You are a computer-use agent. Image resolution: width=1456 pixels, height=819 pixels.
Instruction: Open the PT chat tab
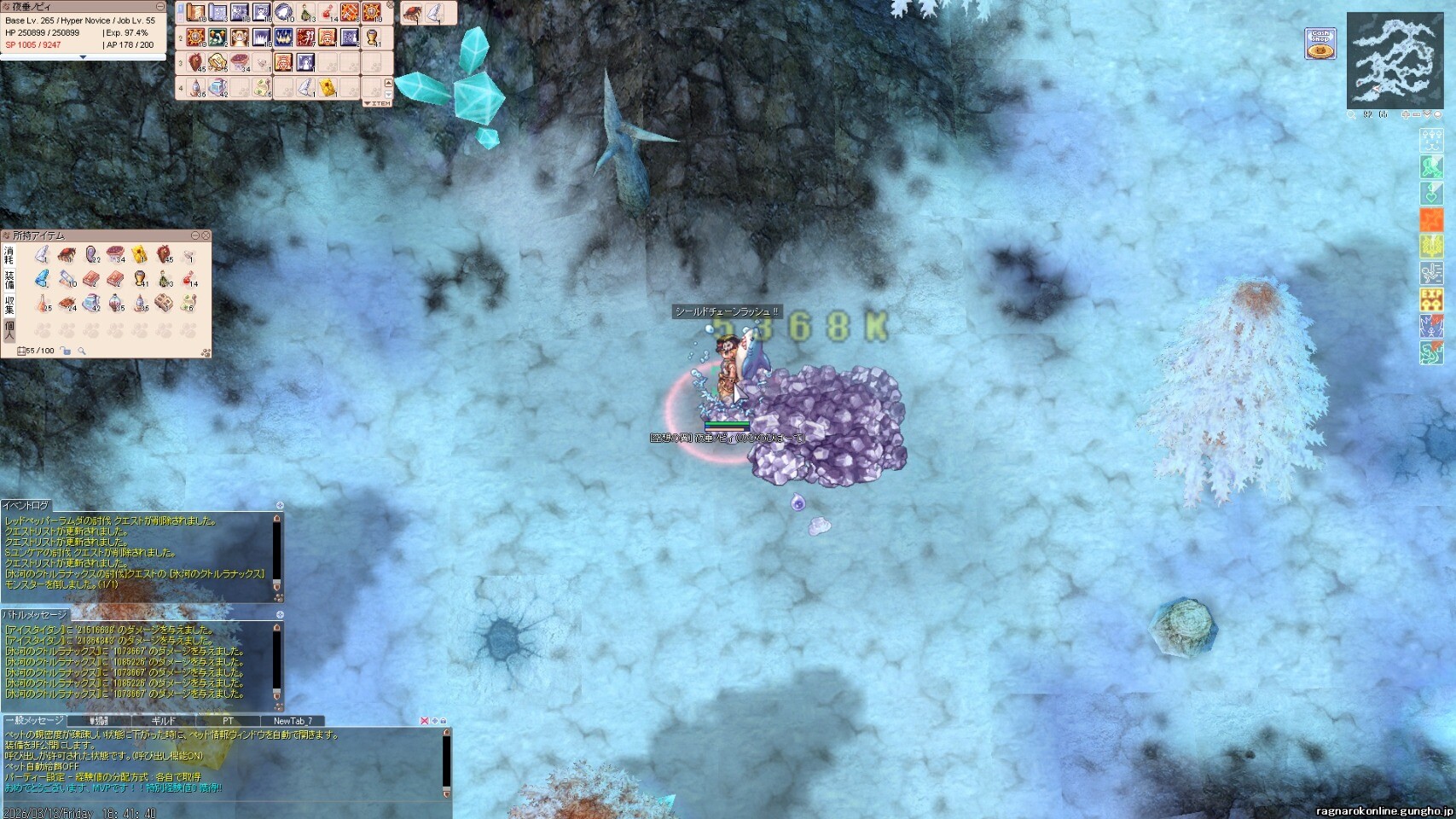[x=227, y=721]
